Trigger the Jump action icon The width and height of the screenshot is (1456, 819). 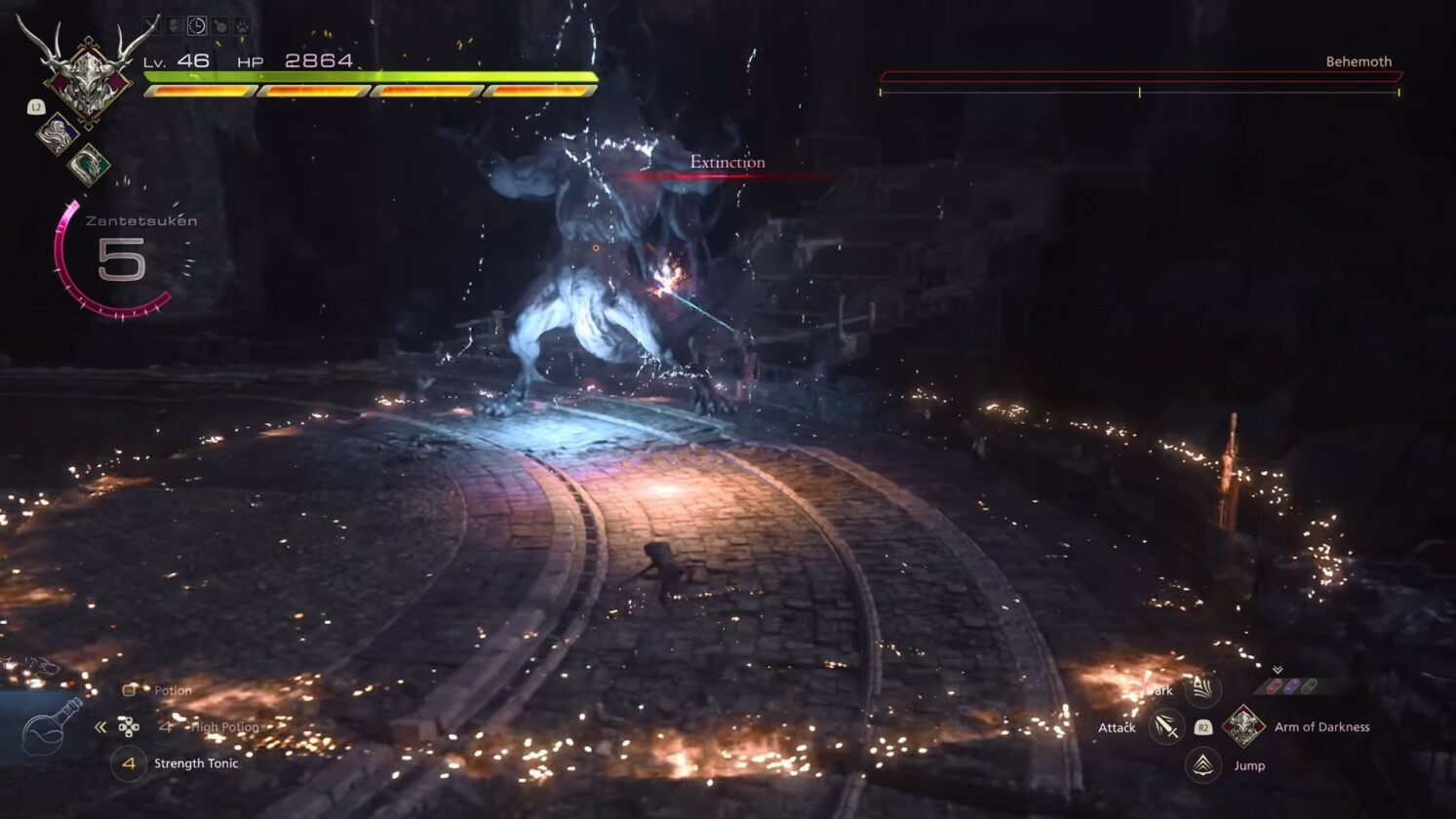[x=1202, y=764]
